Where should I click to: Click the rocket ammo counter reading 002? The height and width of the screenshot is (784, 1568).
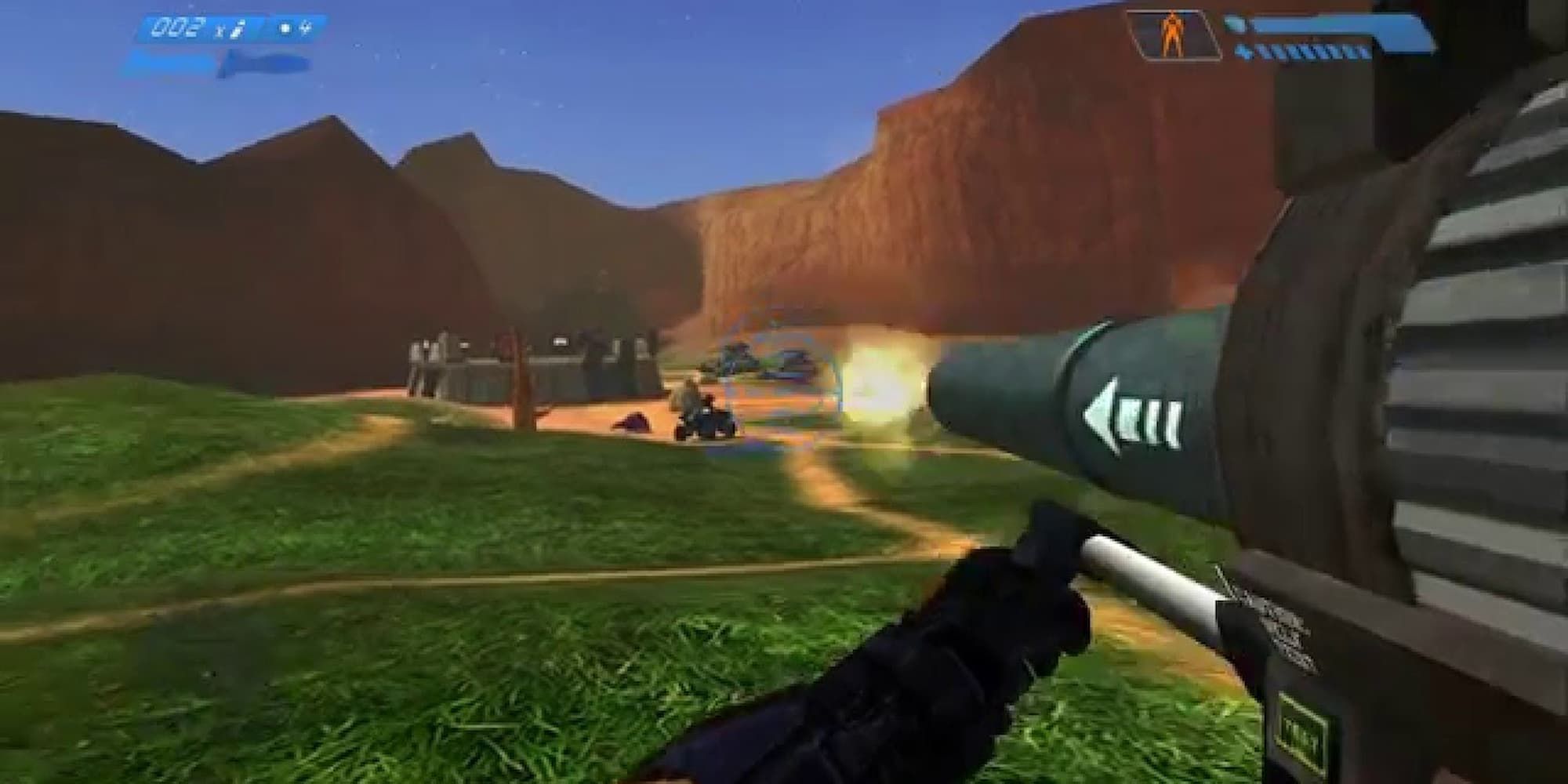(x=172, y=27)
